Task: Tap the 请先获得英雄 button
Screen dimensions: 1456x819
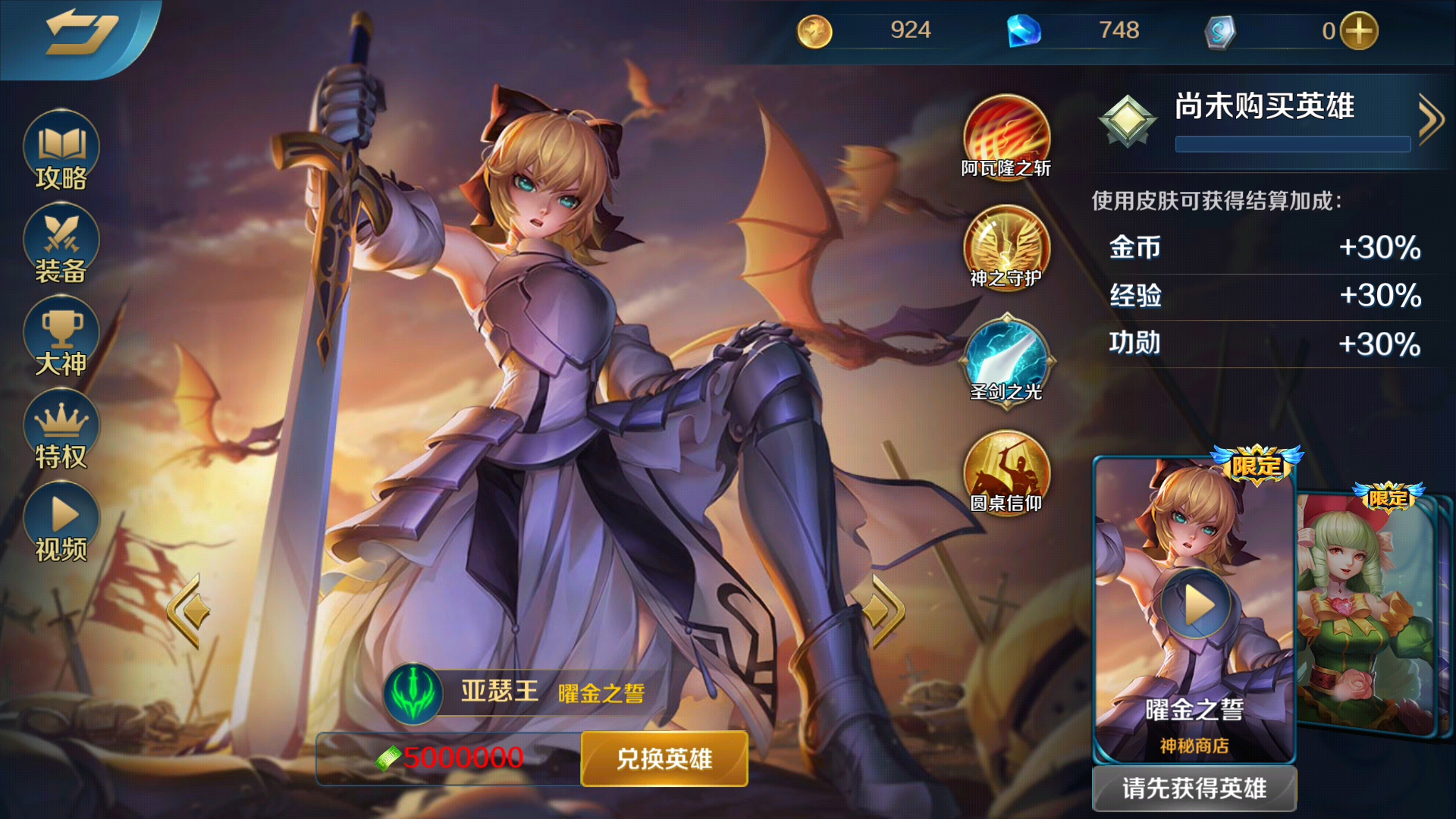Action: (1196, 787)
